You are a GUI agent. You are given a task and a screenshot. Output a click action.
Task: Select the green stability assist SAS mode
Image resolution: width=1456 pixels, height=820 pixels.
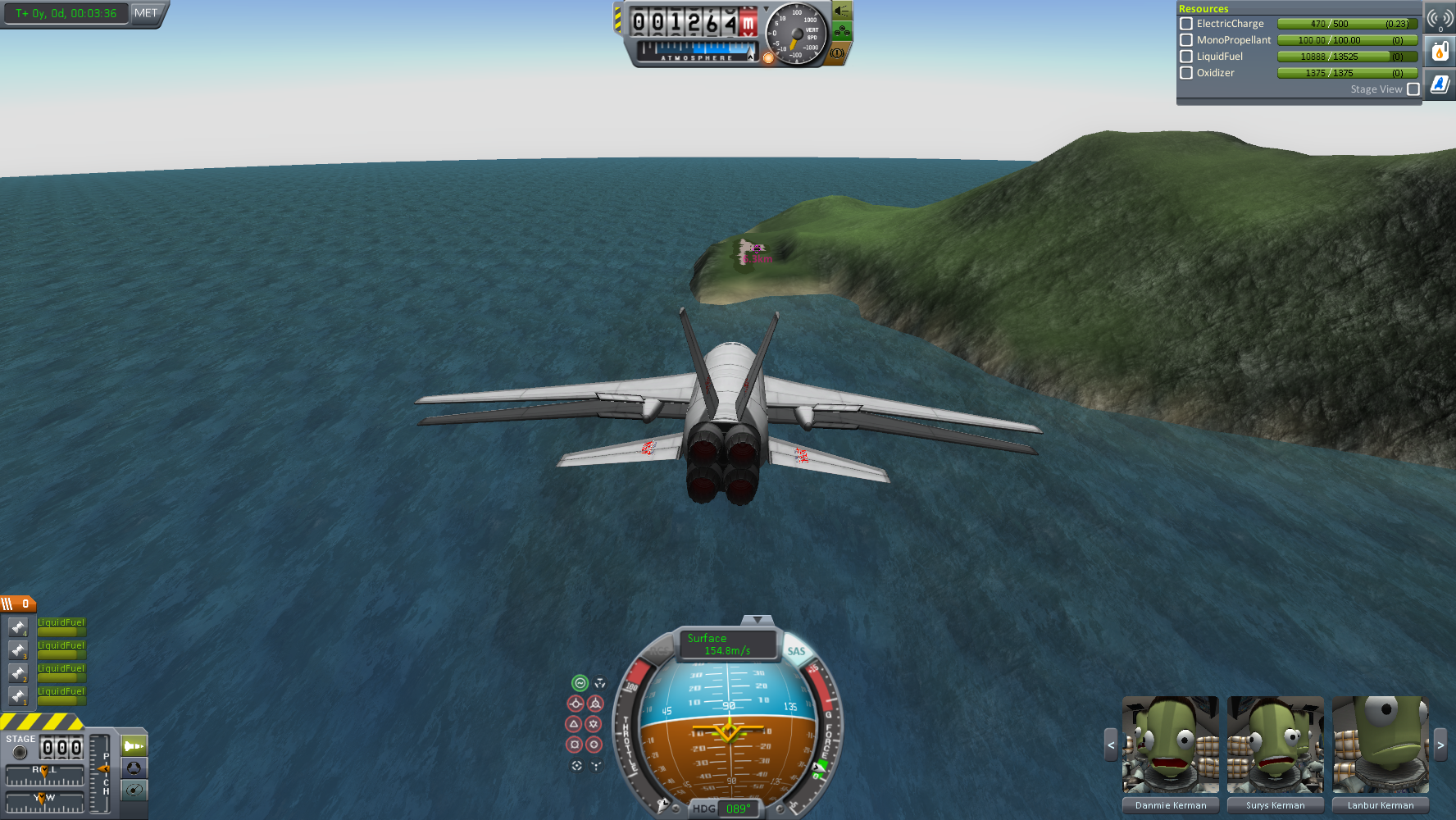click(x=580, y=683)
